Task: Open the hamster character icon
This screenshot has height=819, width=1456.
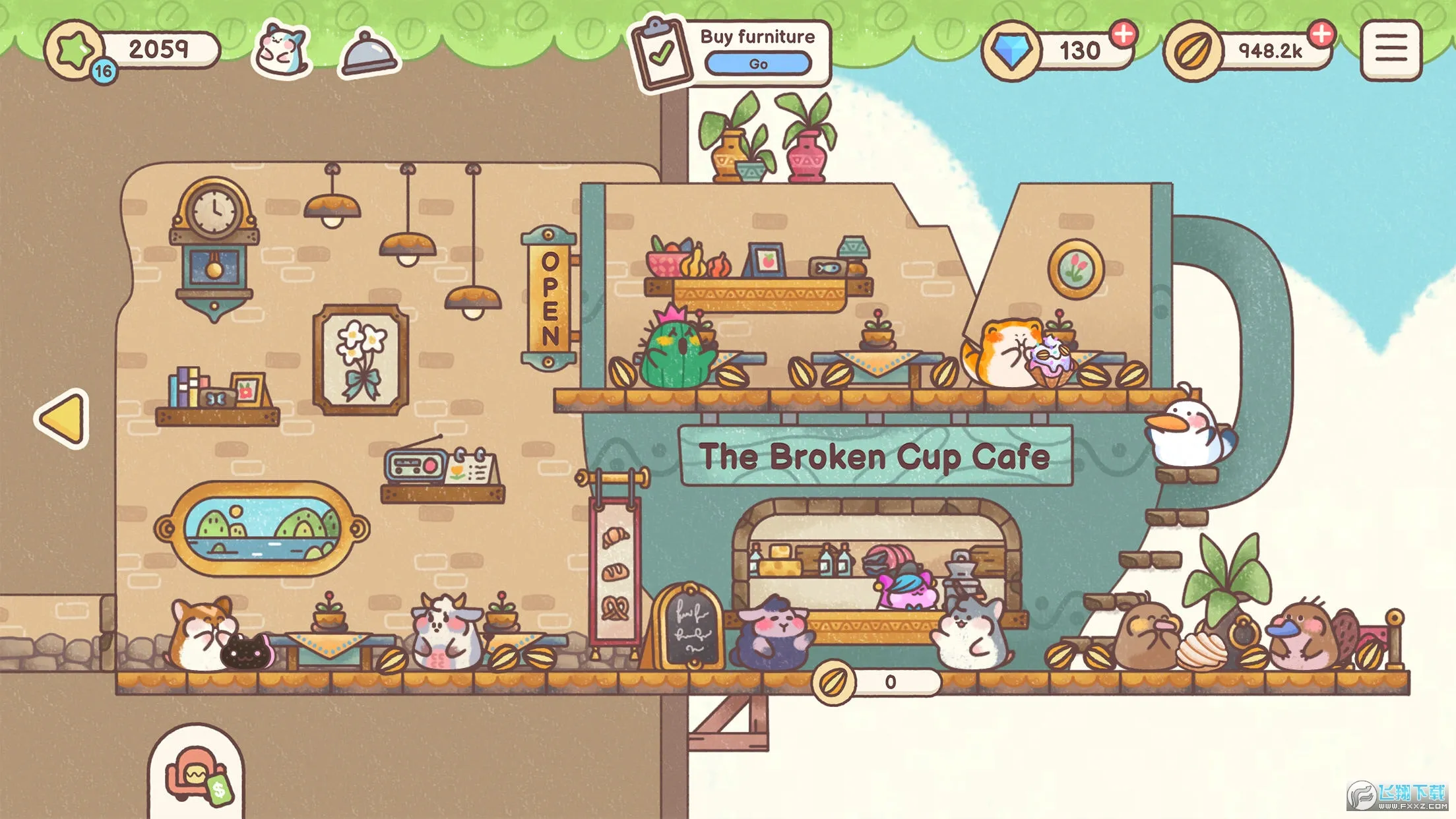Action: tap(282, 49)
